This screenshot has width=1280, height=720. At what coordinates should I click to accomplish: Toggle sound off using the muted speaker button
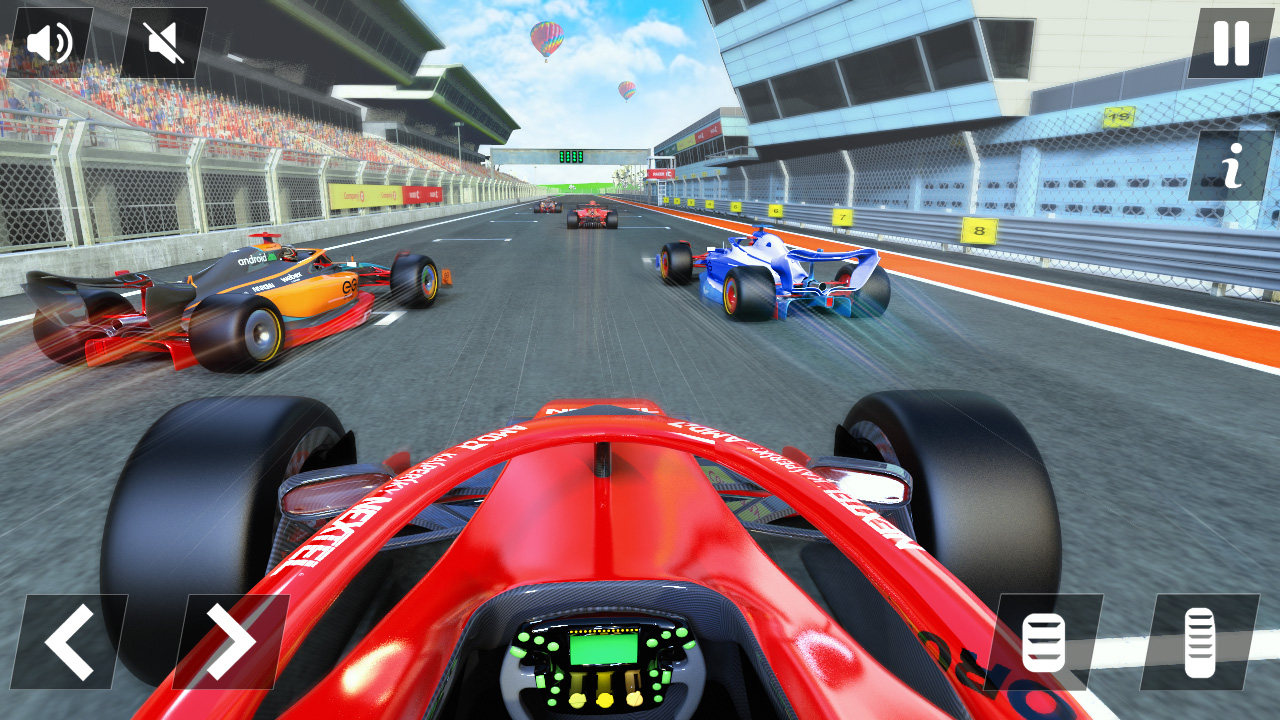[162, 42]
